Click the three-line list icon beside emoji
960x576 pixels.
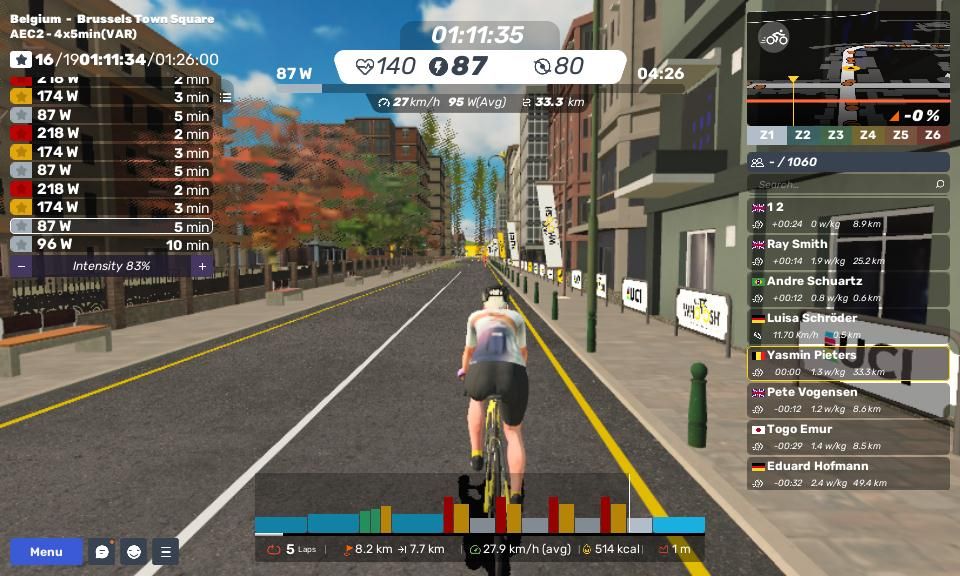pos(166,552)
